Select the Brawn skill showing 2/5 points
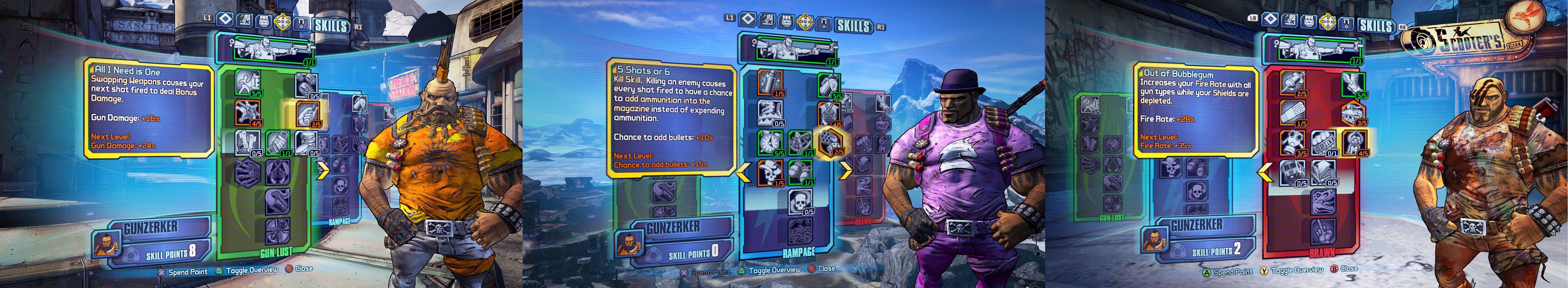 point(1293,83)
